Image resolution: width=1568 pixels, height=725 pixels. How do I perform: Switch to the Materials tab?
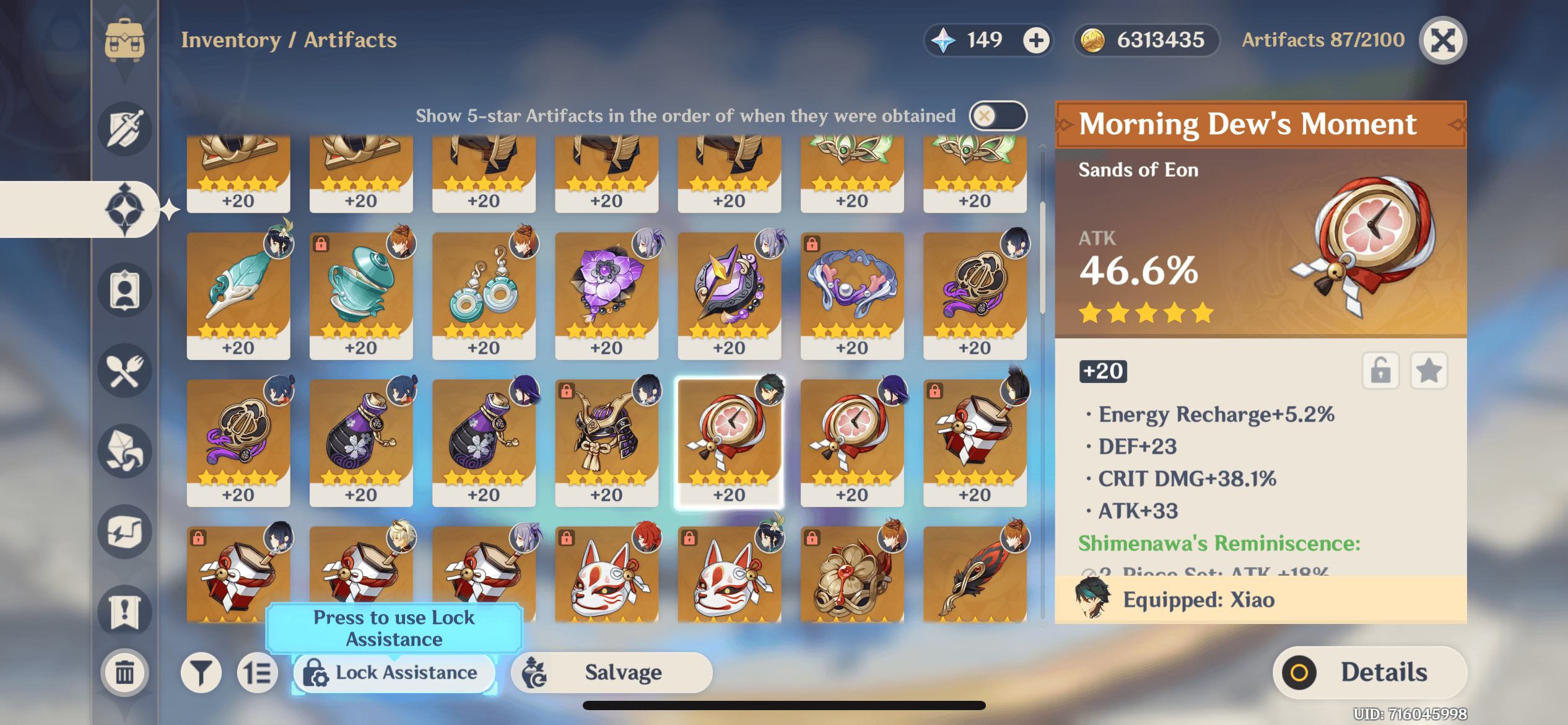124,451
